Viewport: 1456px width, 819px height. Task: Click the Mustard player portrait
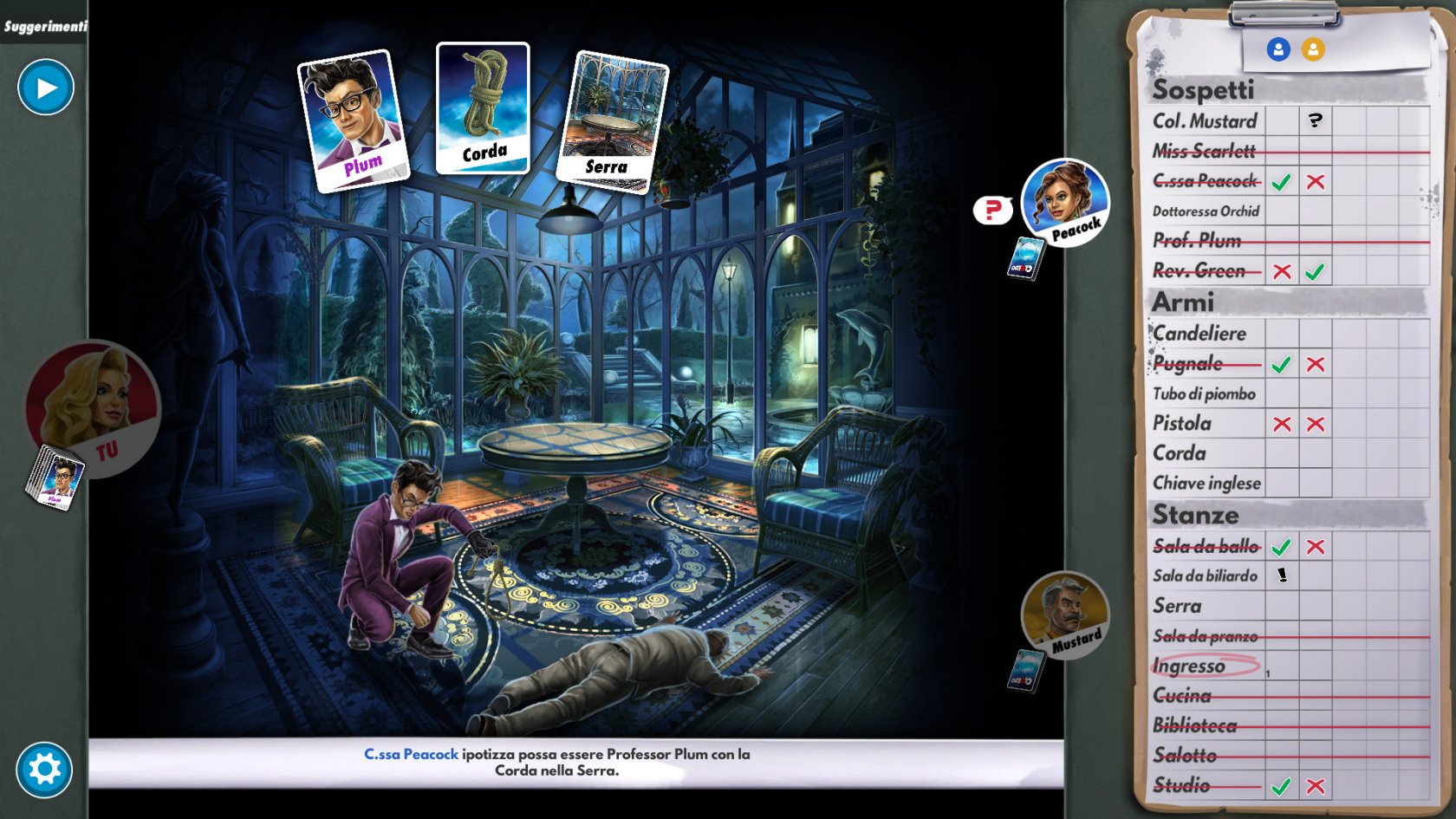tap(1065, 614)
